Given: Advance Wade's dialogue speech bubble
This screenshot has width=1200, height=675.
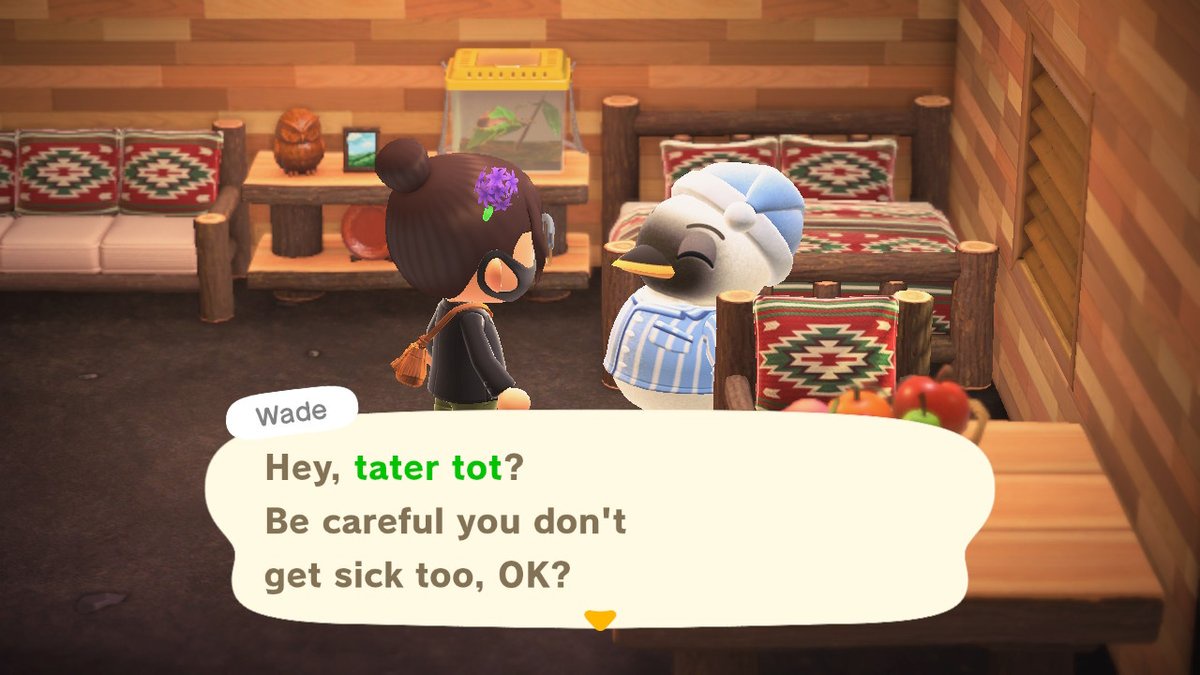Looking at the screenshot, I should pyautogui.click(x=598, y=522).
